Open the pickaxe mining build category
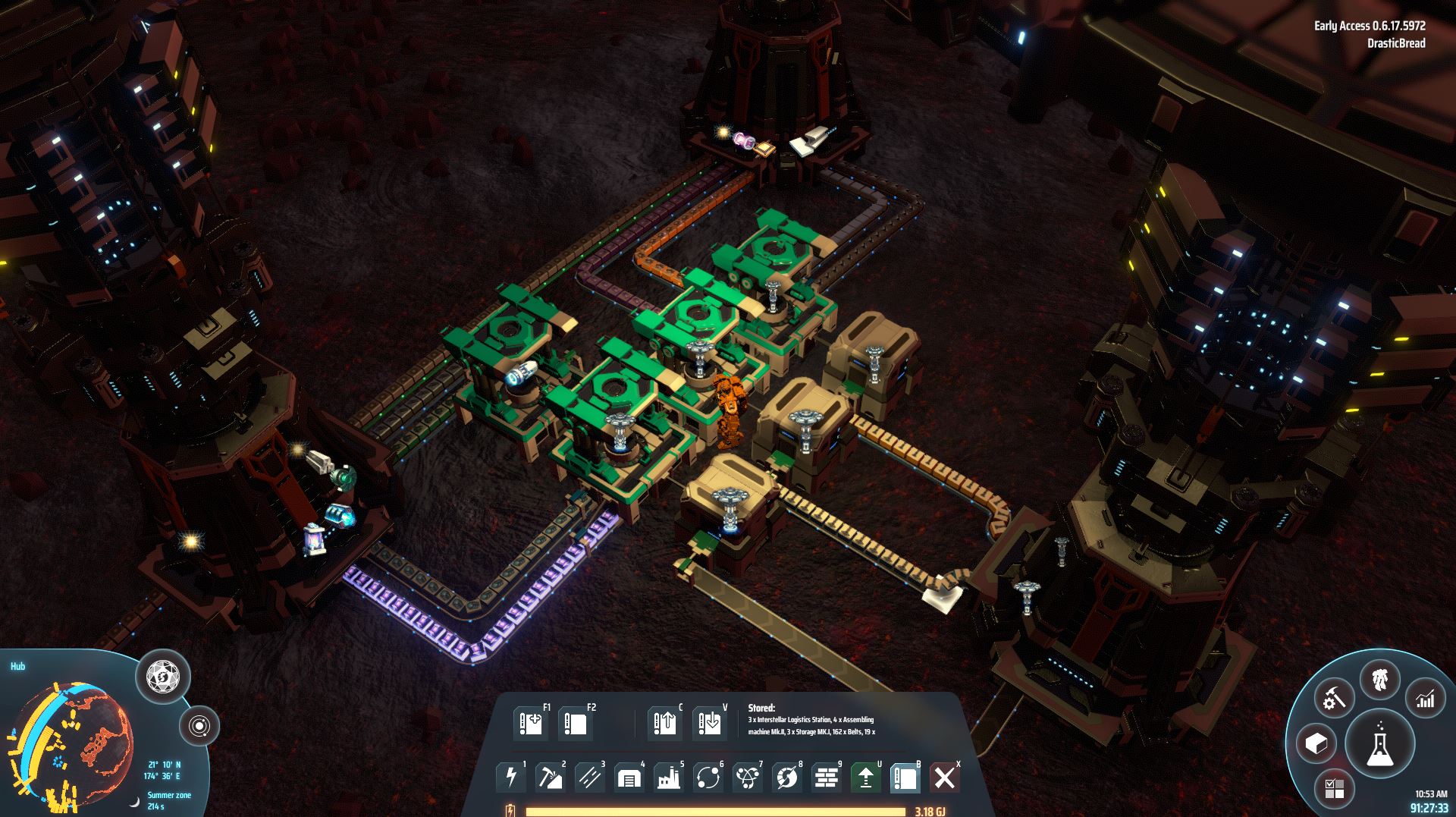1456x817 pixels. pyautogui.click(x=551, y=778)
